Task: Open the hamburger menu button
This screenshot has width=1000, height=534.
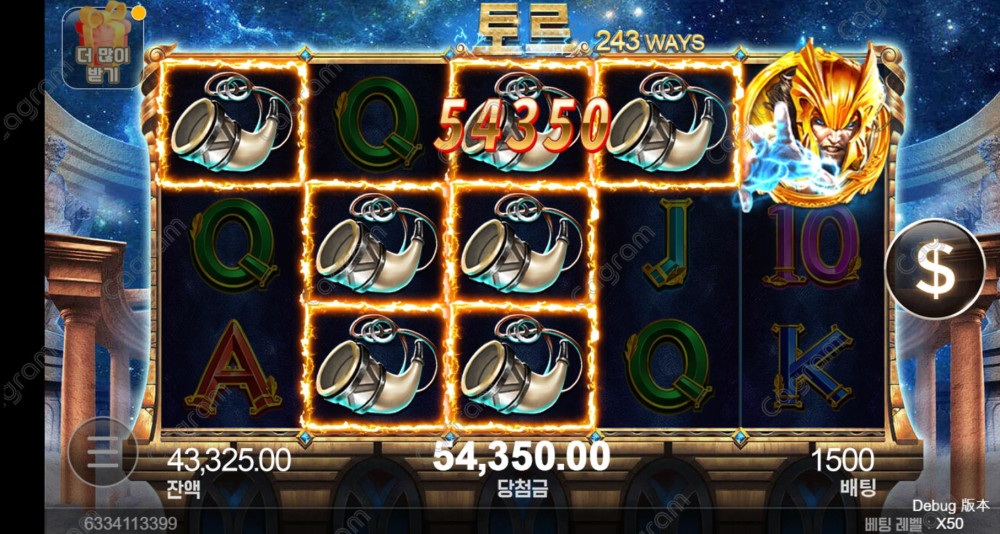Action: (101, 454)
